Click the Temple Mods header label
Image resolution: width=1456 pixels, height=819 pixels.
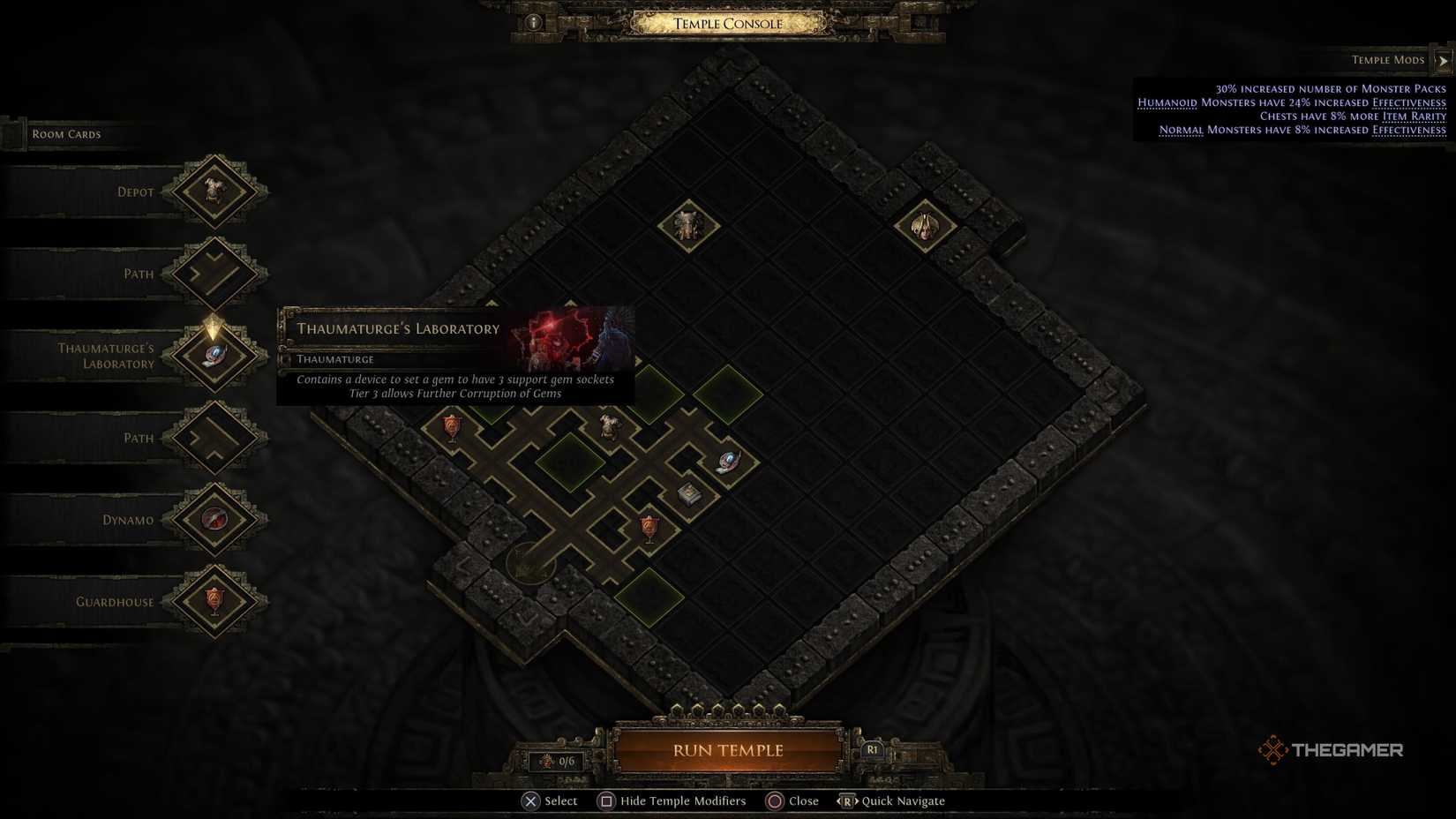1387,59
